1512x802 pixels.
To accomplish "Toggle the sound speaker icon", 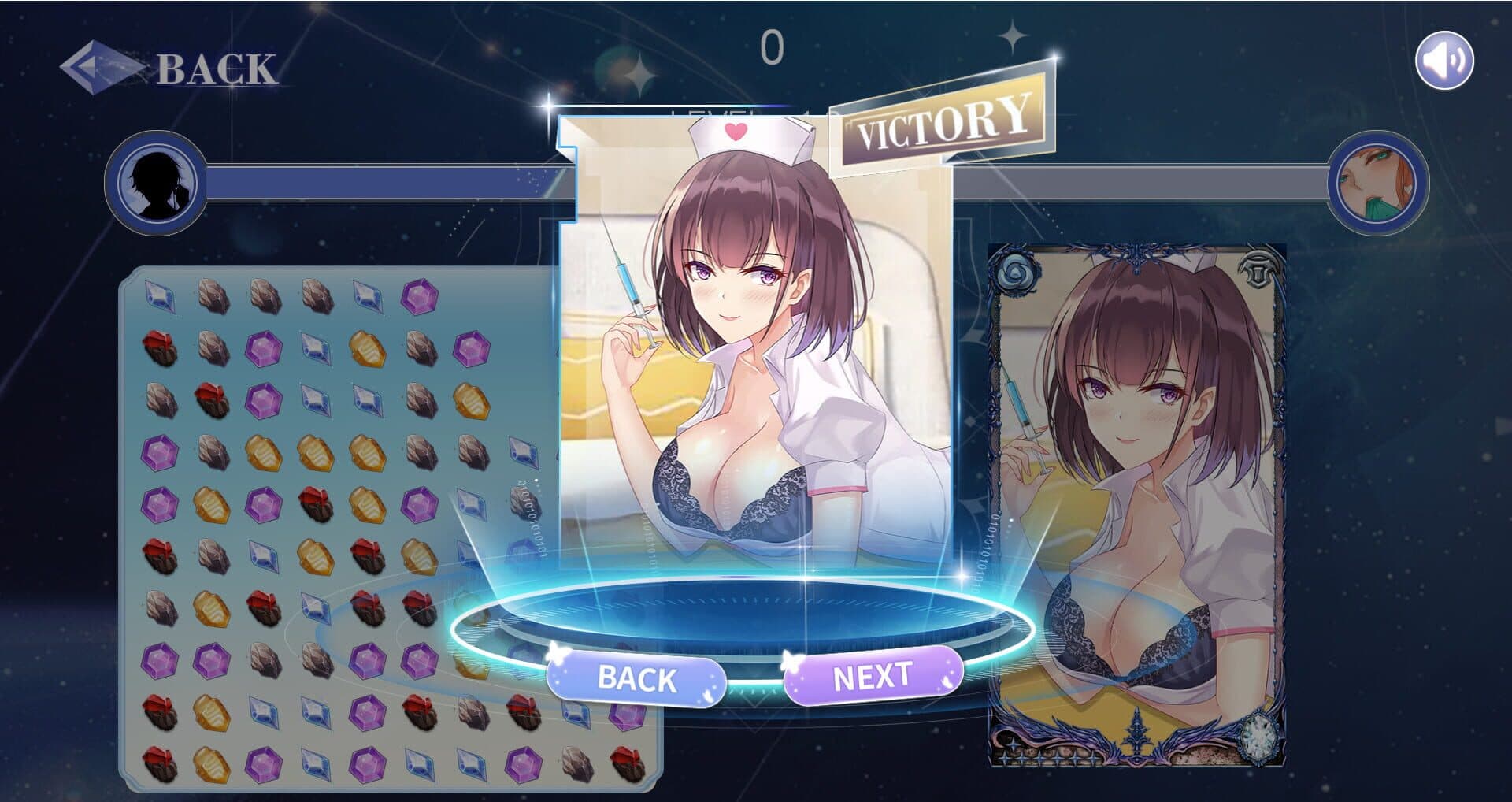I will 1444,60.
